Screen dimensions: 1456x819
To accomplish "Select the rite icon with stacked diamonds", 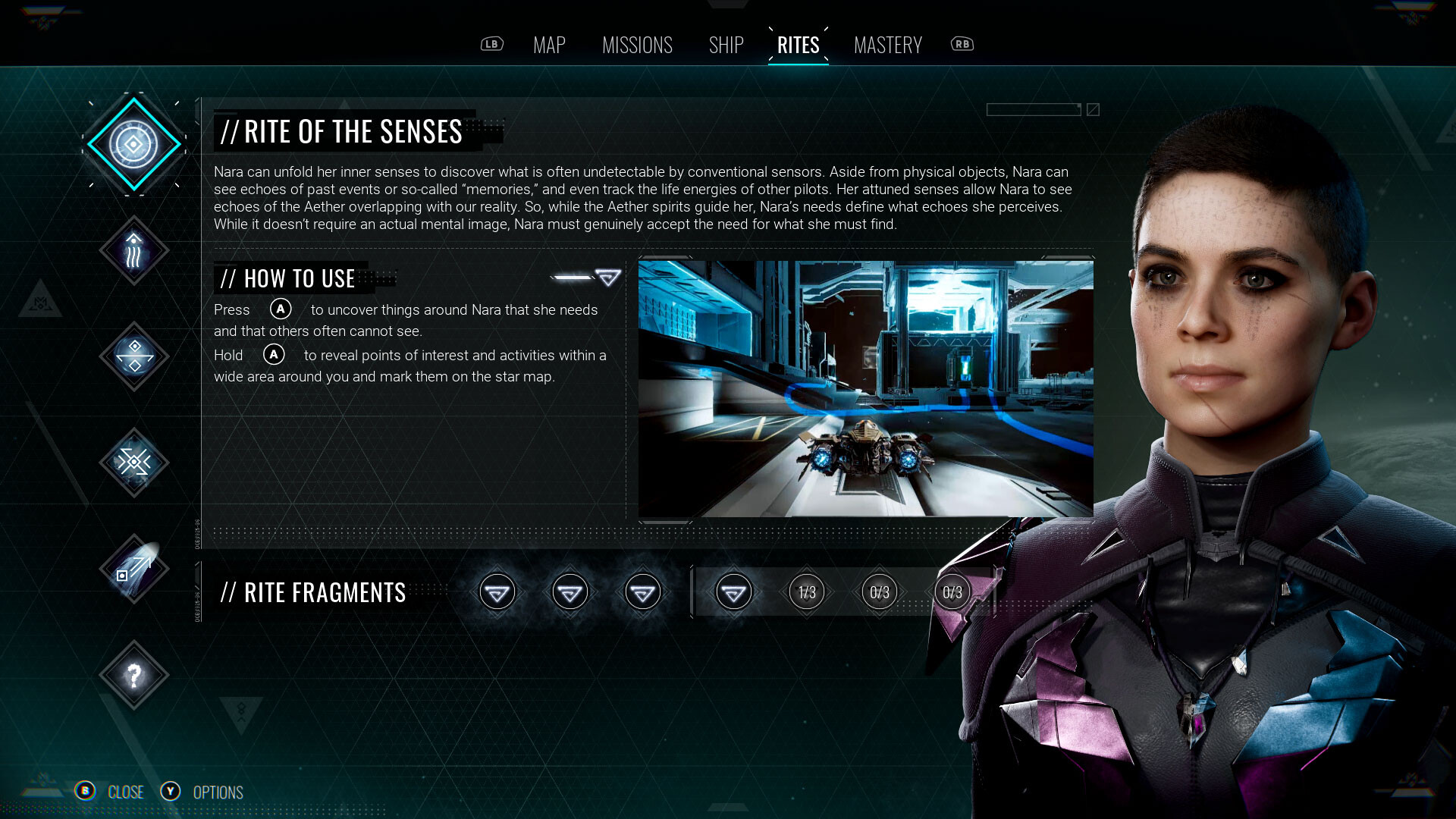I will point(133,356).
